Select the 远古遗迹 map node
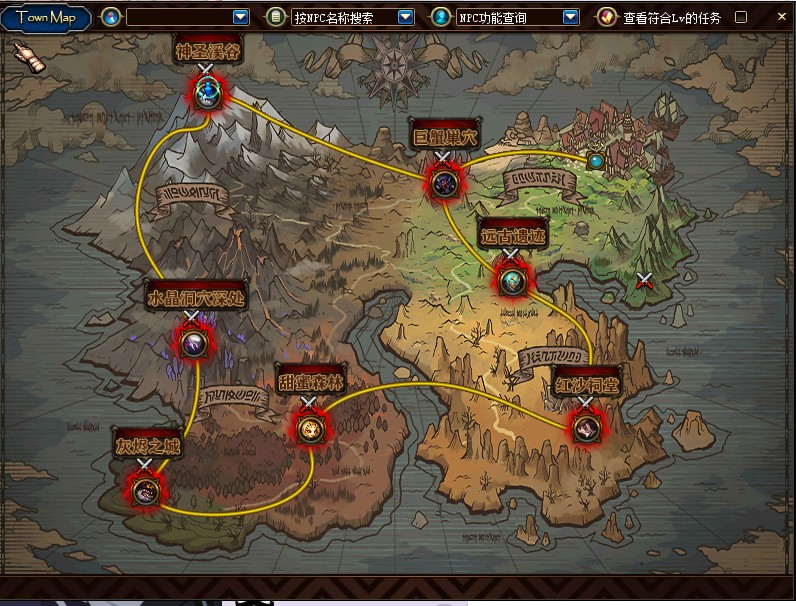The height and width of the screenshot is (606, 796). [x=513, y=281]
